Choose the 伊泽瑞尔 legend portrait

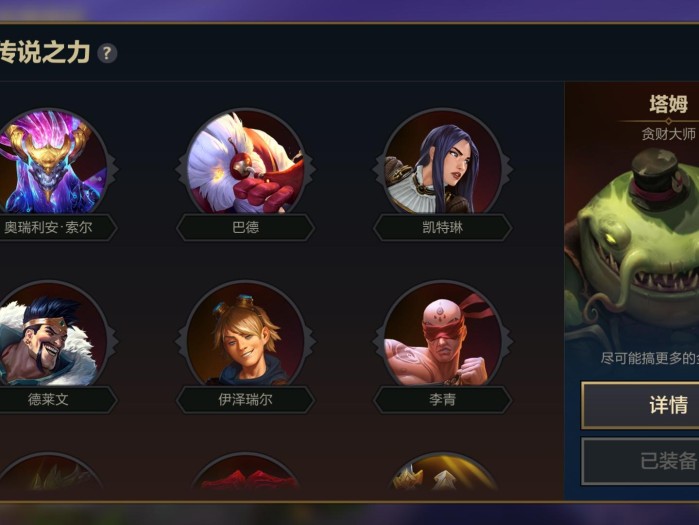[245, 336]
